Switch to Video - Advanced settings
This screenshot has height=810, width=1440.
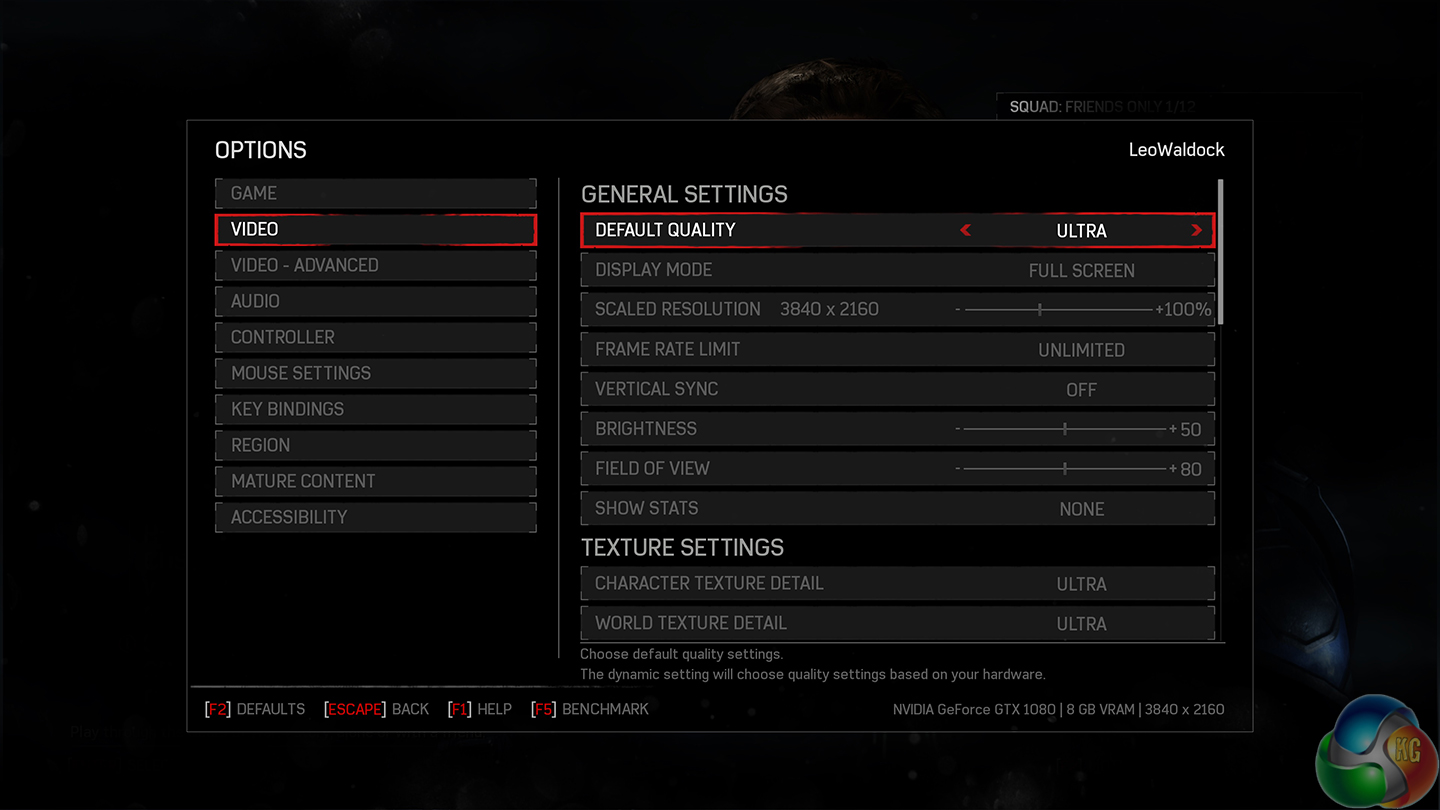pyautogui.click(x=375, y=265)
